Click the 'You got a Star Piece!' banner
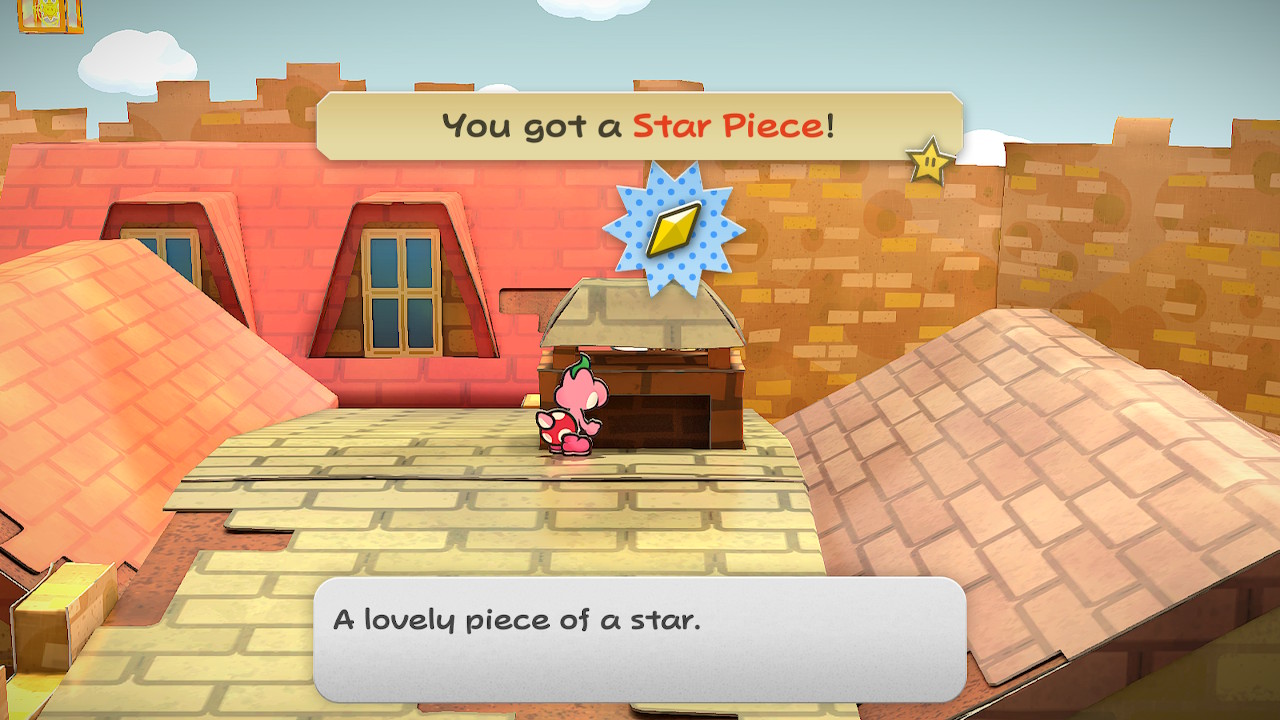Screen dimensions: 1280x720 (x=638, y=126)
